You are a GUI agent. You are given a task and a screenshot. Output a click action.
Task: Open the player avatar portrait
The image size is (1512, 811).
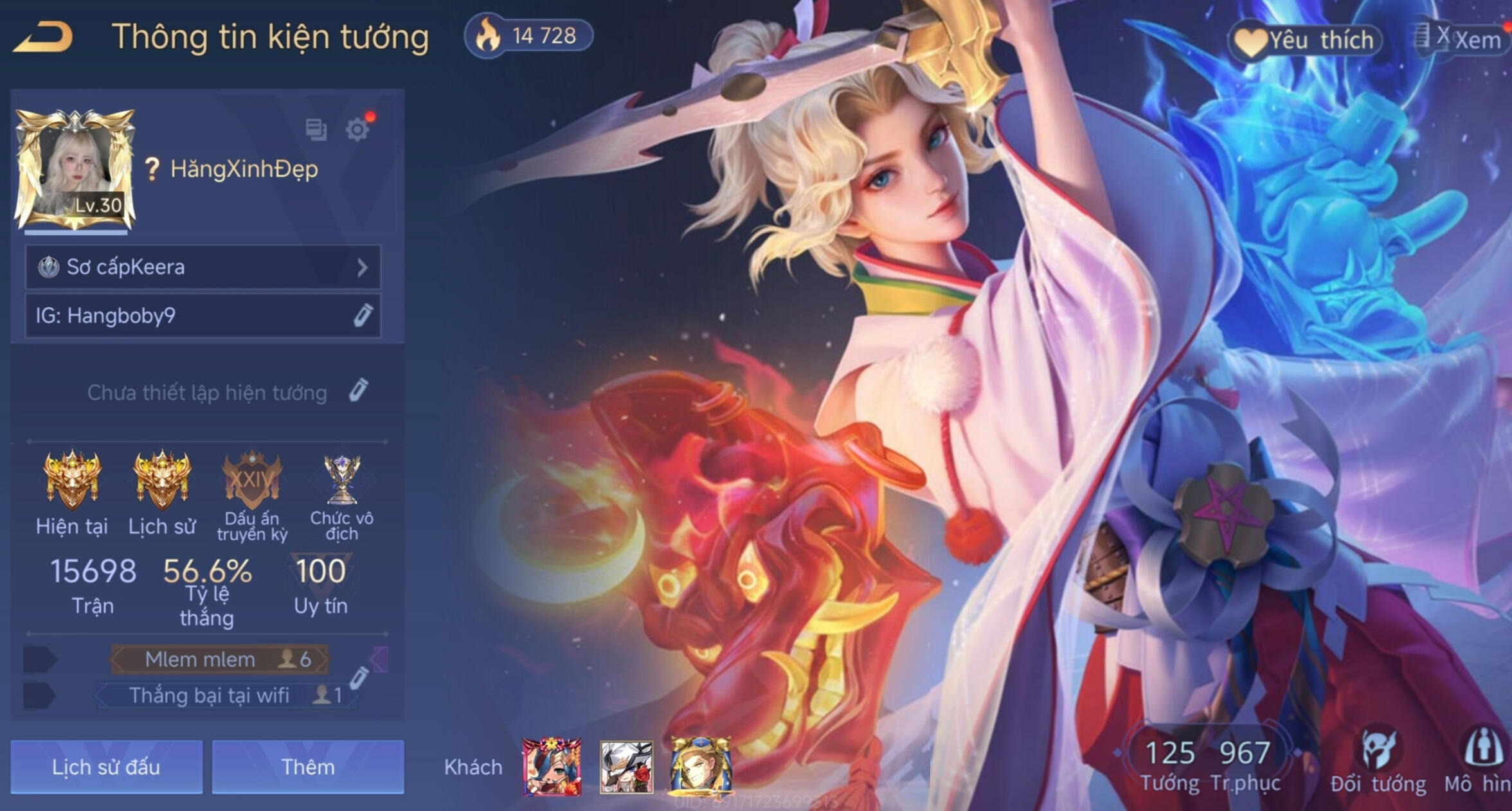point(75,168)
